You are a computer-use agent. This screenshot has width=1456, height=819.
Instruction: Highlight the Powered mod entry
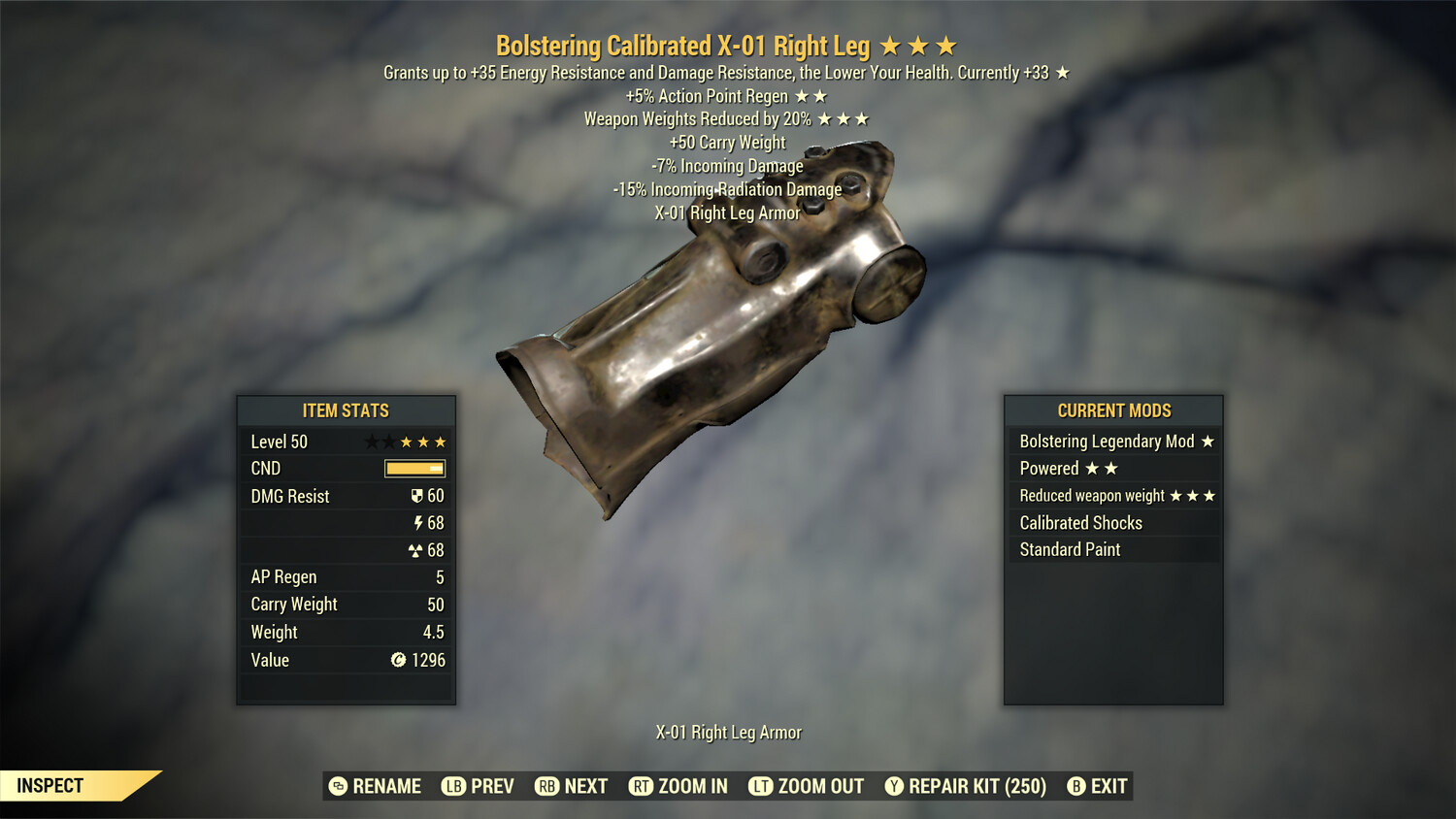click(1113, 469)
